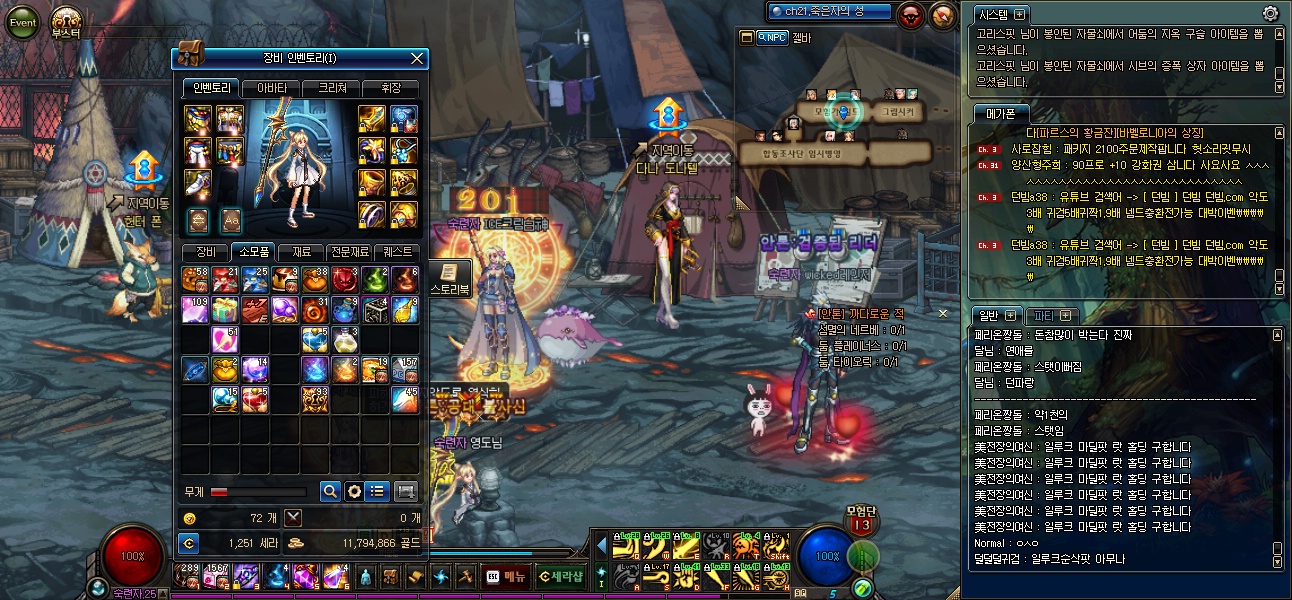Toggle the inventory list view button

coord(377,491)
